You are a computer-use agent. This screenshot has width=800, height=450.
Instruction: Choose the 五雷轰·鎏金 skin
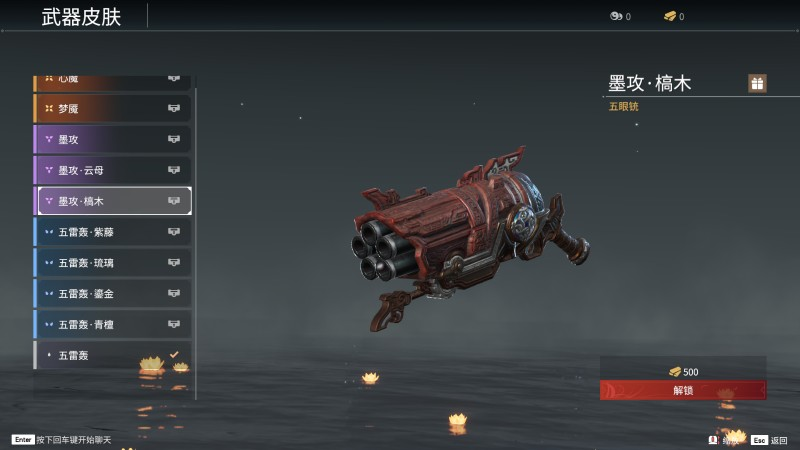click(112, 294)
